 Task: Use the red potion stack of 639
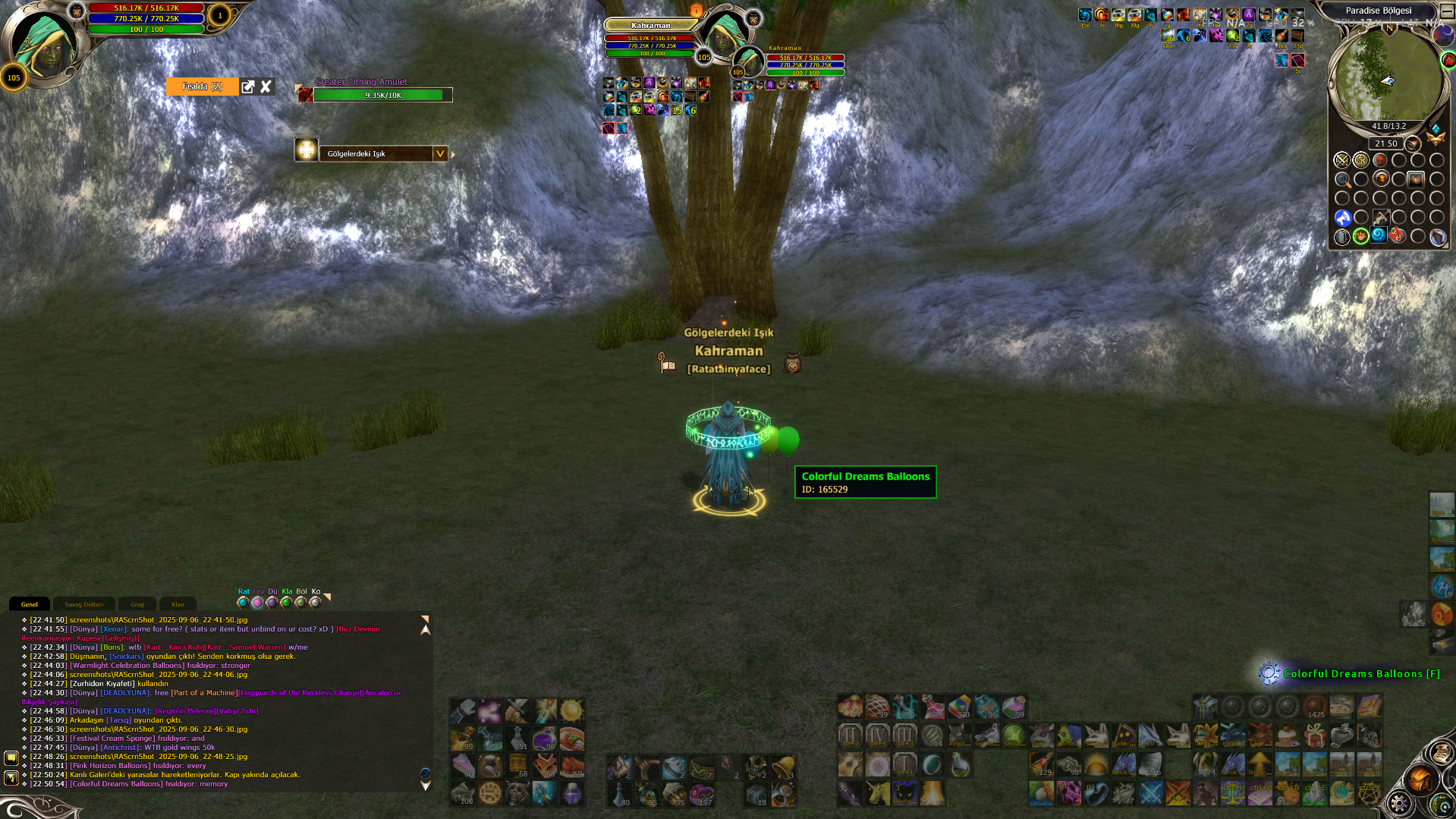point(932,707)
